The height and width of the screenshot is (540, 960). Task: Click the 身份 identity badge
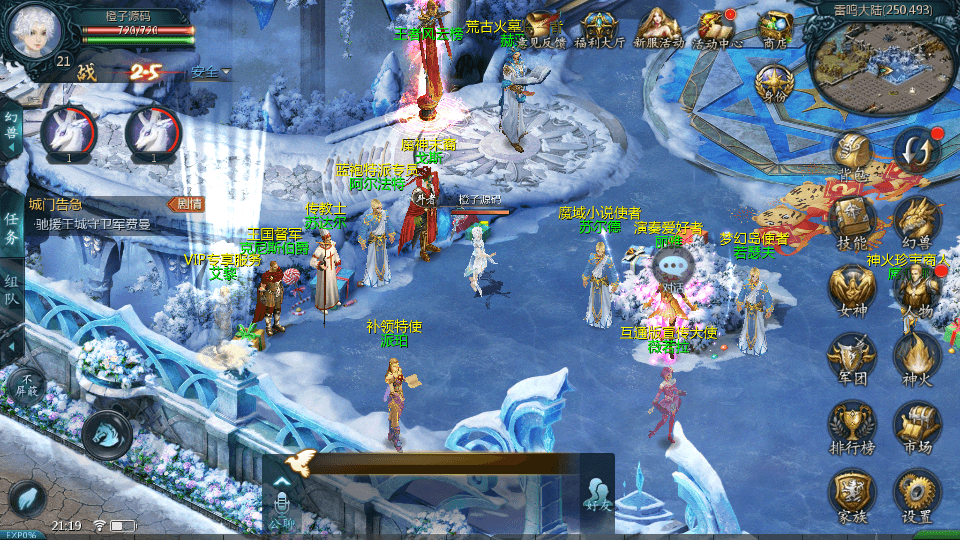tap(775, 82)
